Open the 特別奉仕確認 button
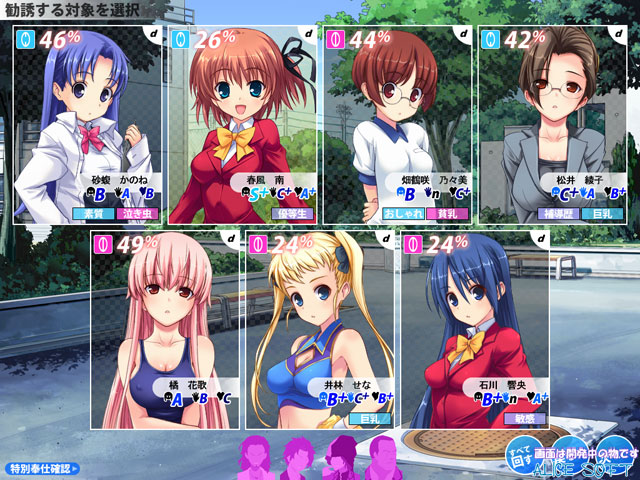Screen dimensions: 640x480 [x=43, y=467]
